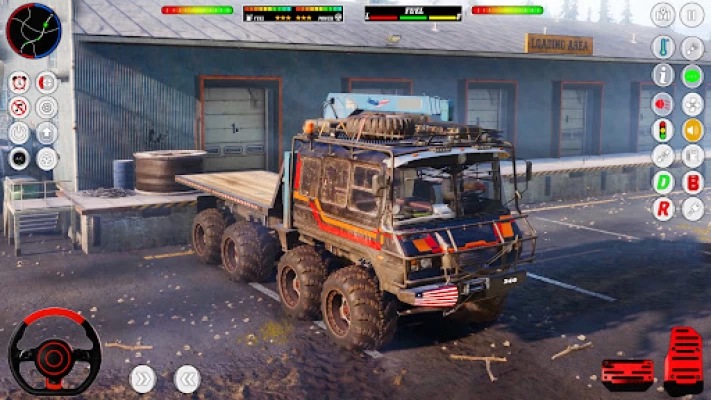Select the red B gear button

coord(692,182)
